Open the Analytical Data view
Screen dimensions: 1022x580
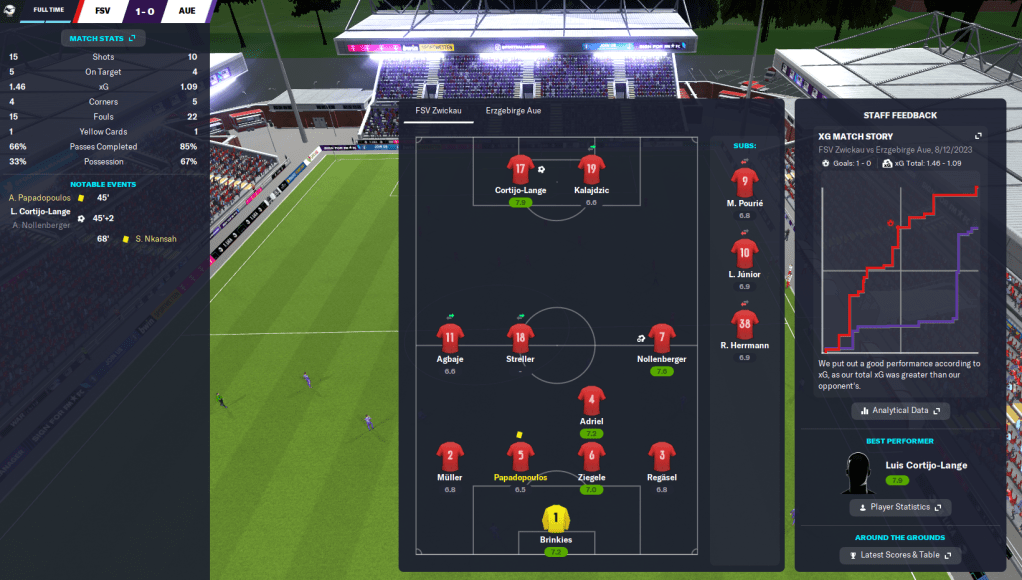(901, 411)
